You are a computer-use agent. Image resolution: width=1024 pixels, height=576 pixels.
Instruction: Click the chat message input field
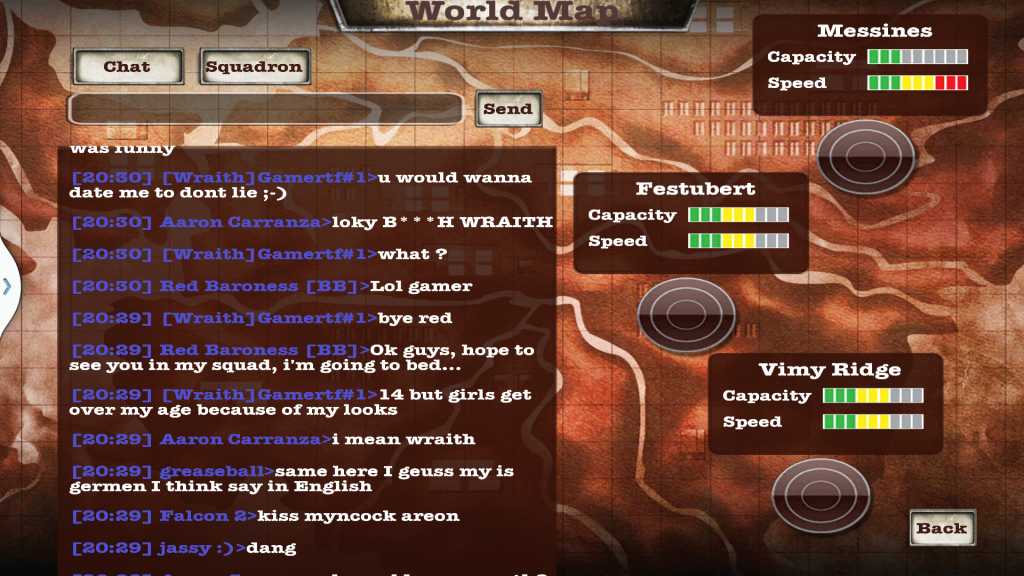(x=265, y=109)
